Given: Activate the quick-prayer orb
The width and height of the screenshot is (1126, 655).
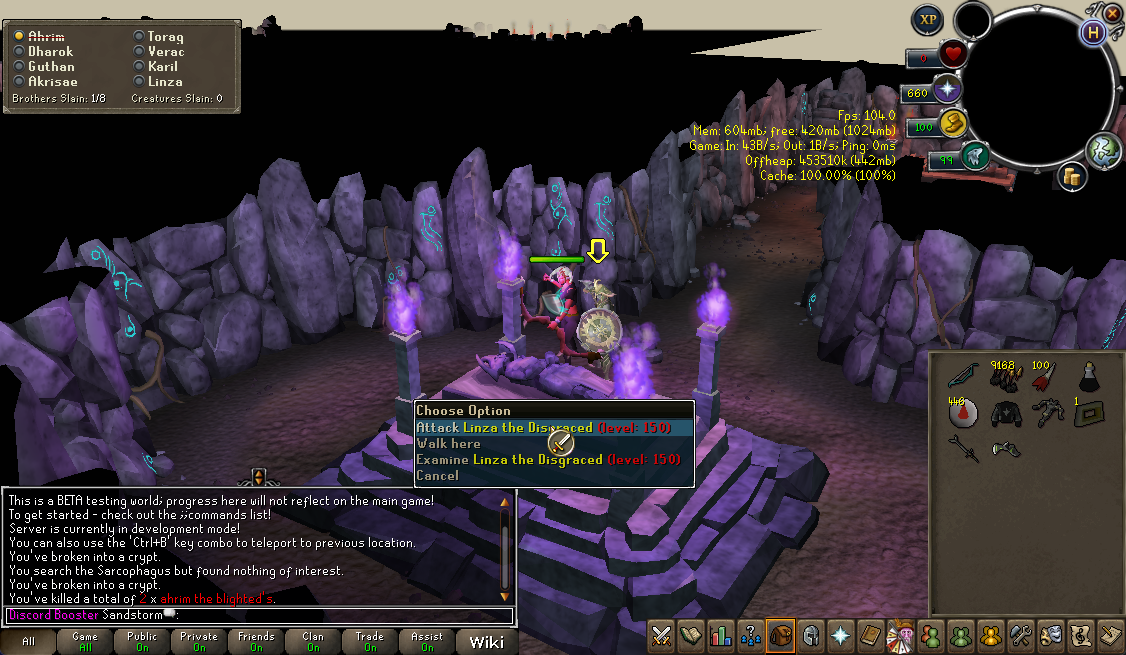Looking at the screenshot, I should (x=946, y=91).
